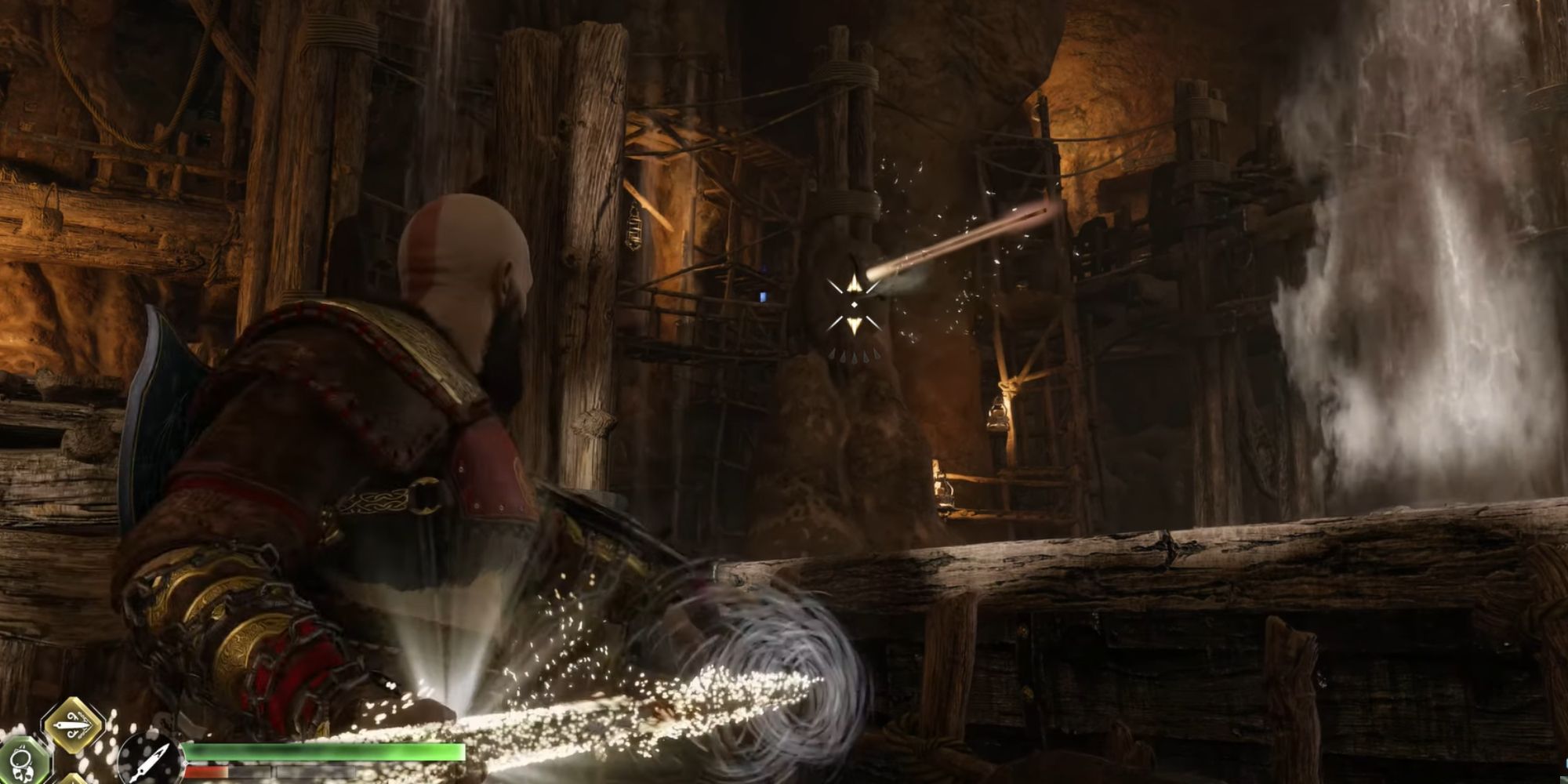Screen dimensions: 1568x784
Task: Enable the leftmost spear ammo pip
Action: point(833,355)
